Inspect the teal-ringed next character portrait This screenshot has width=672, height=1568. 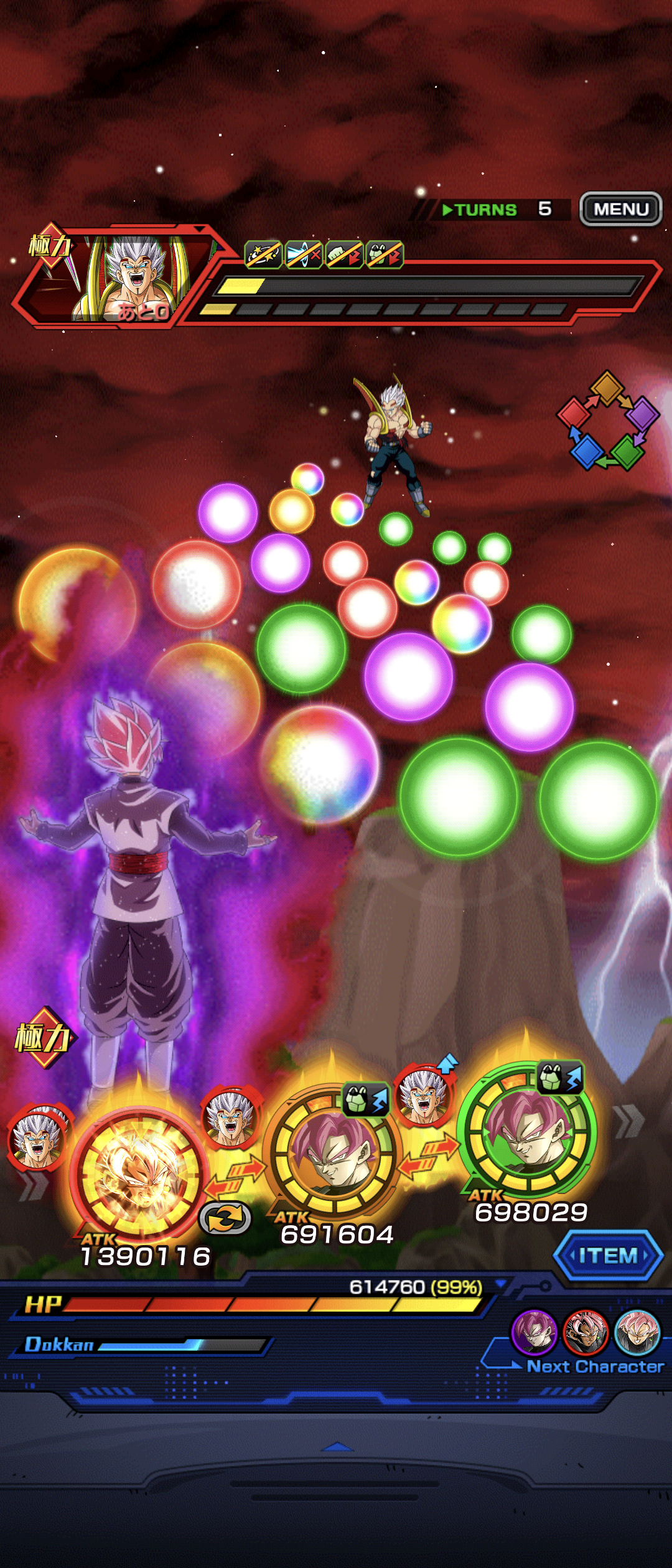637,1332
